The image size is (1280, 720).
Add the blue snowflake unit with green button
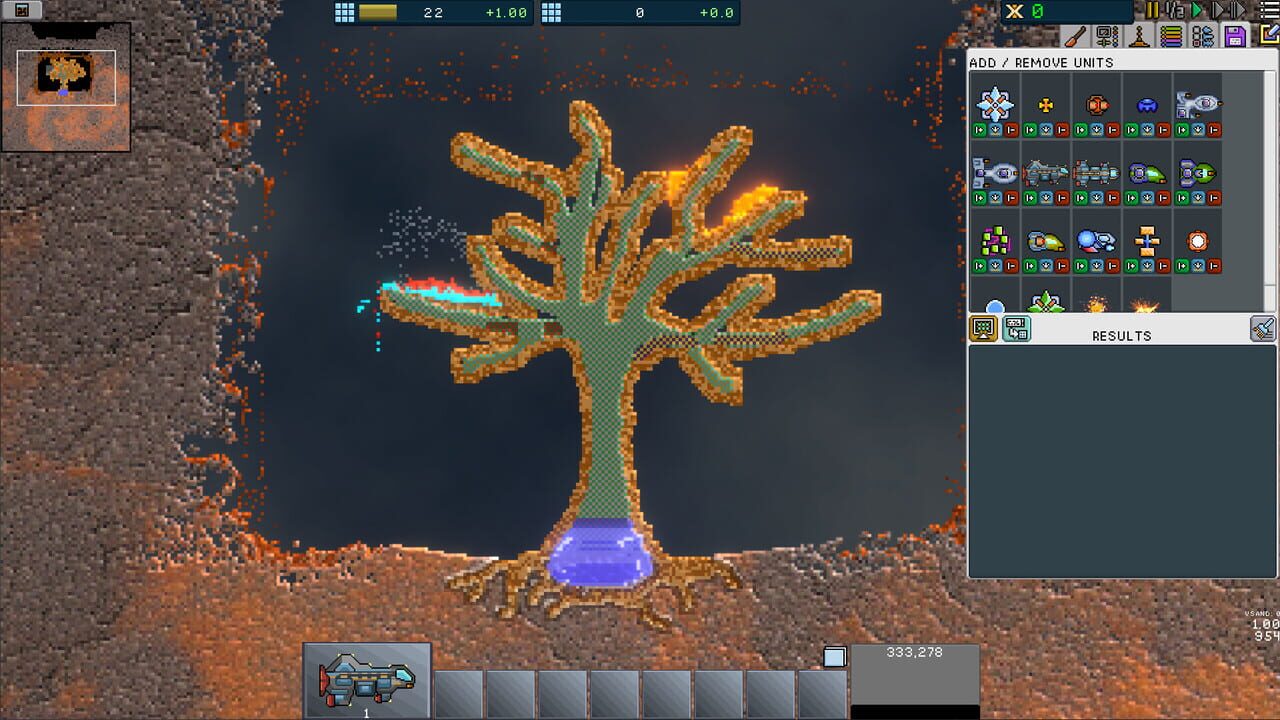pyautogui.click(x=978, y=127)
